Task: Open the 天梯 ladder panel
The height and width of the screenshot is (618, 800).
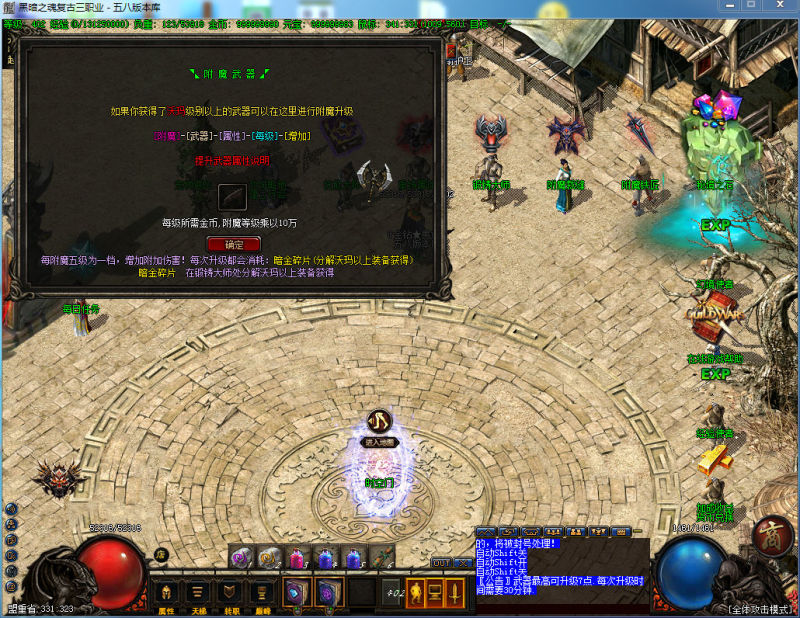Action: (198, 594)
